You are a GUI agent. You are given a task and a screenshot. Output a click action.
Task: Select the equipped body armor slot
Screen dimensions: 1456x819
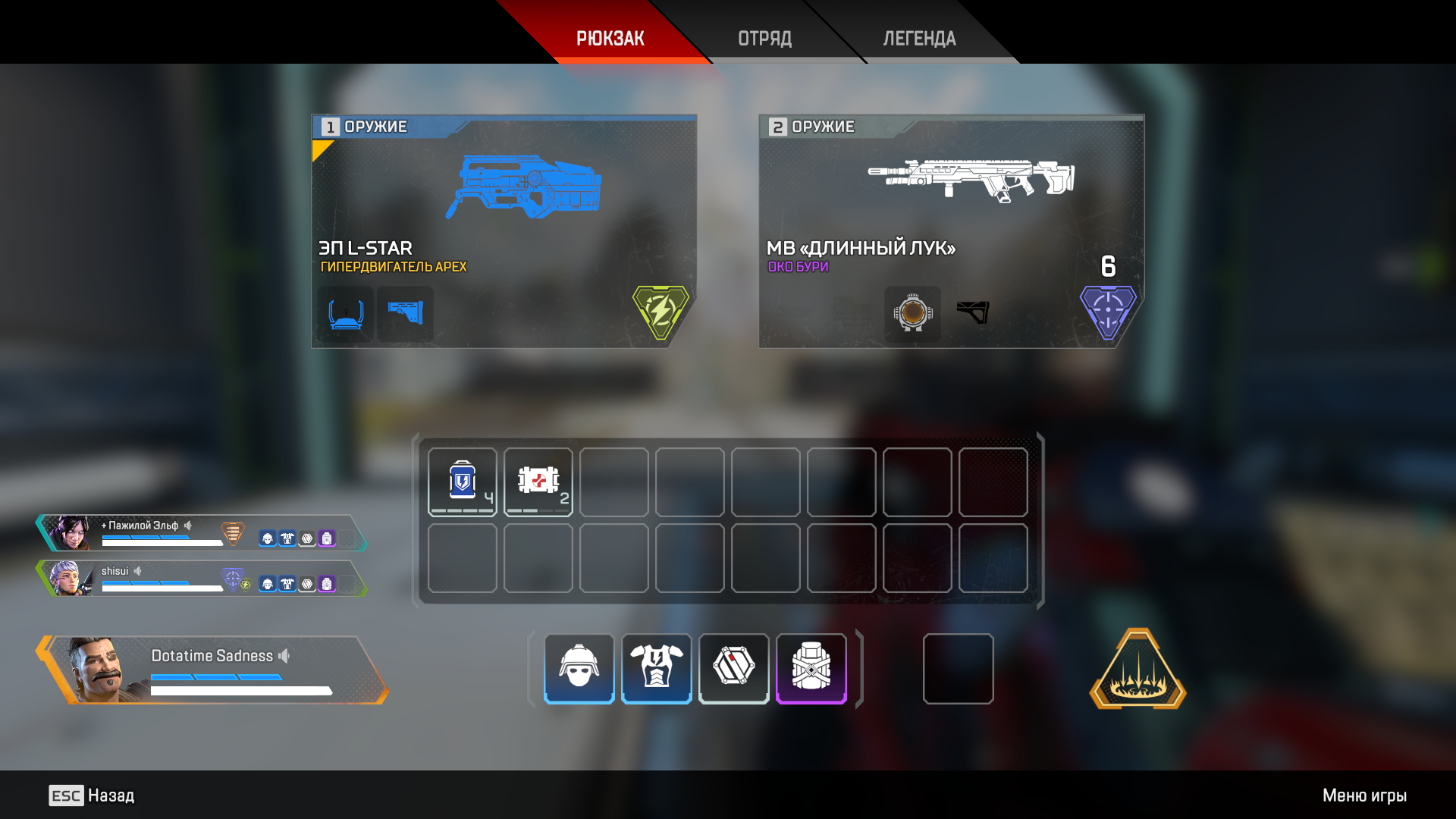[657, 668]
